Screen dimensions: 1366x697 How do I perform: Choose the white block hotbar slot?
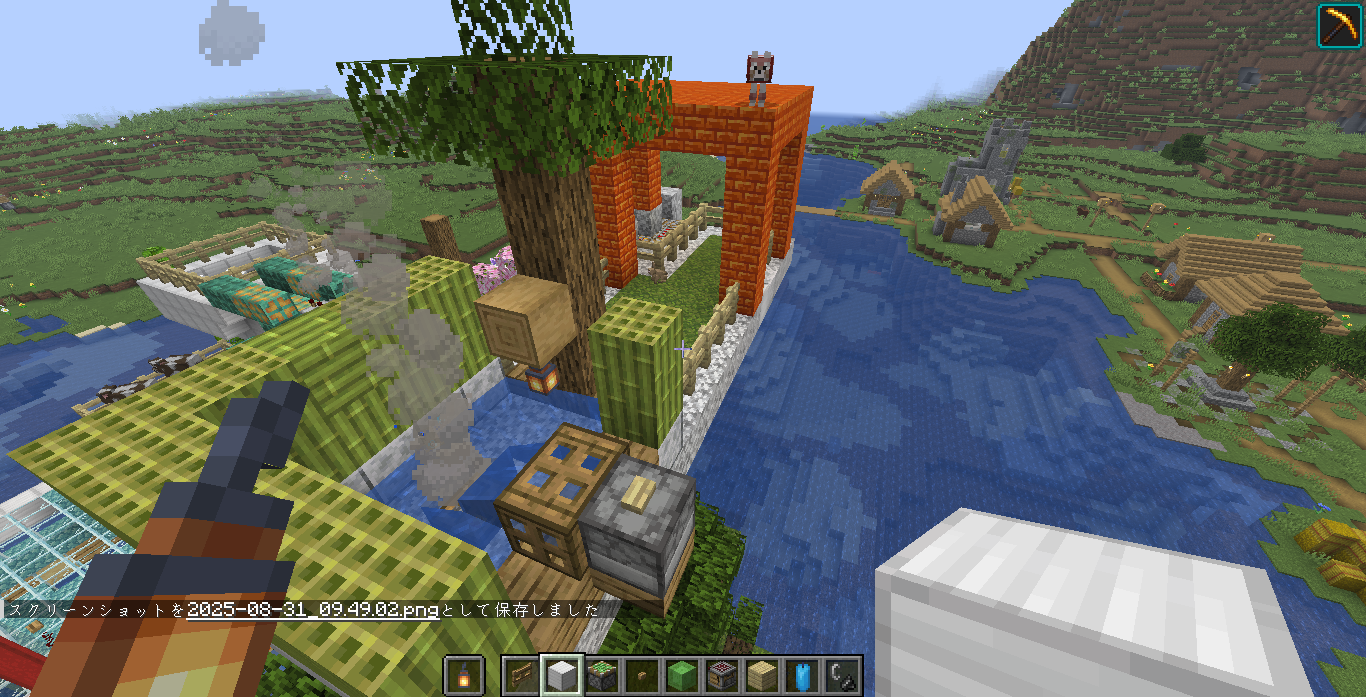[560, 676]
